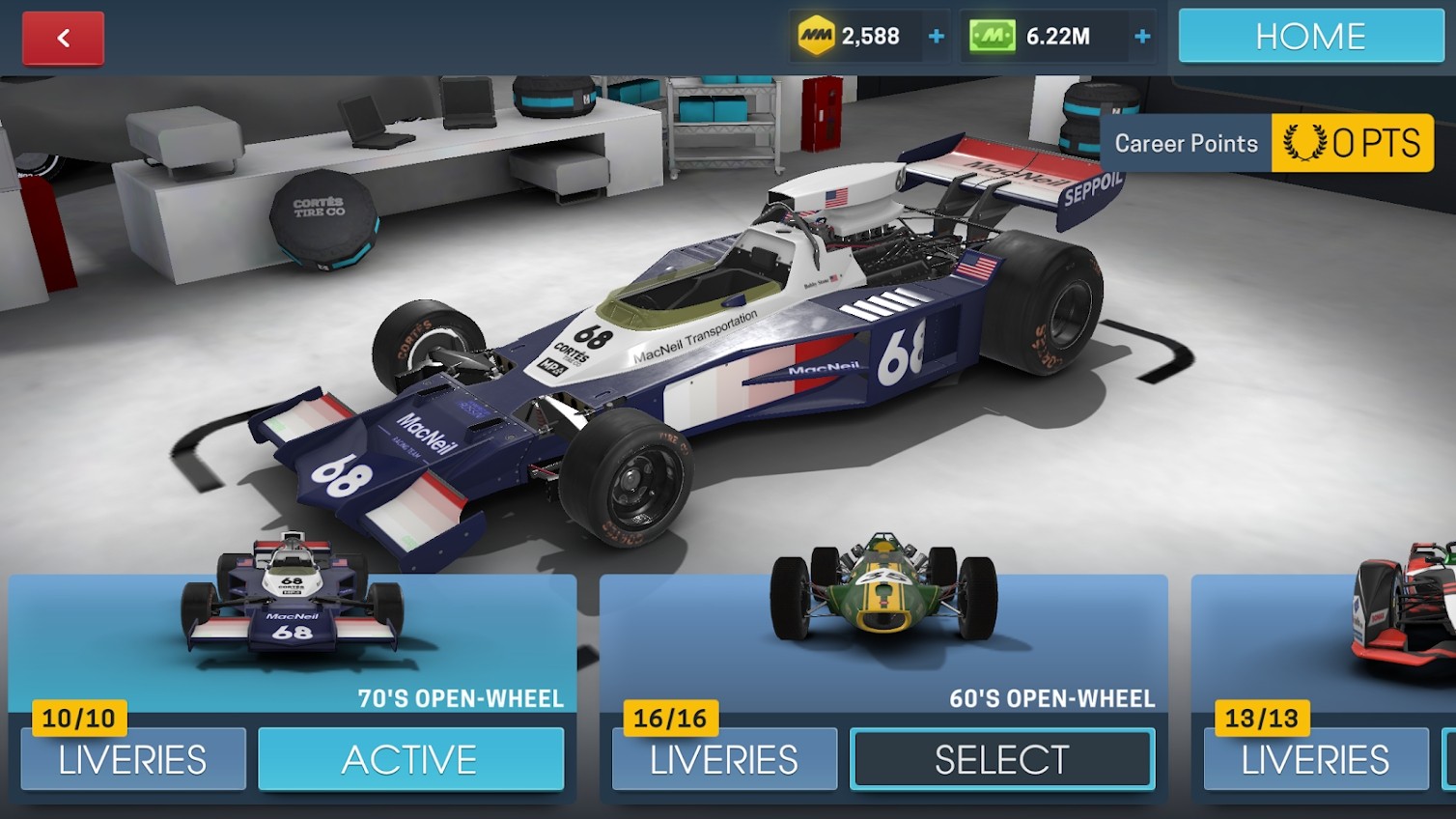Image resolution: width=1456 pixels, height=819 pixels.
Task: Return to the HOME screen
Action: tap(1310, 37)
